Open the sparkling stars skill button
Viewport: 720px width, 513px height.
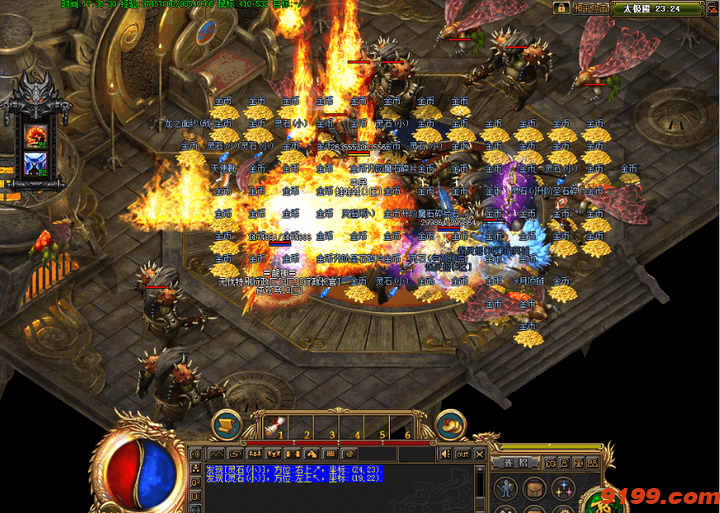tap(564, 489)
